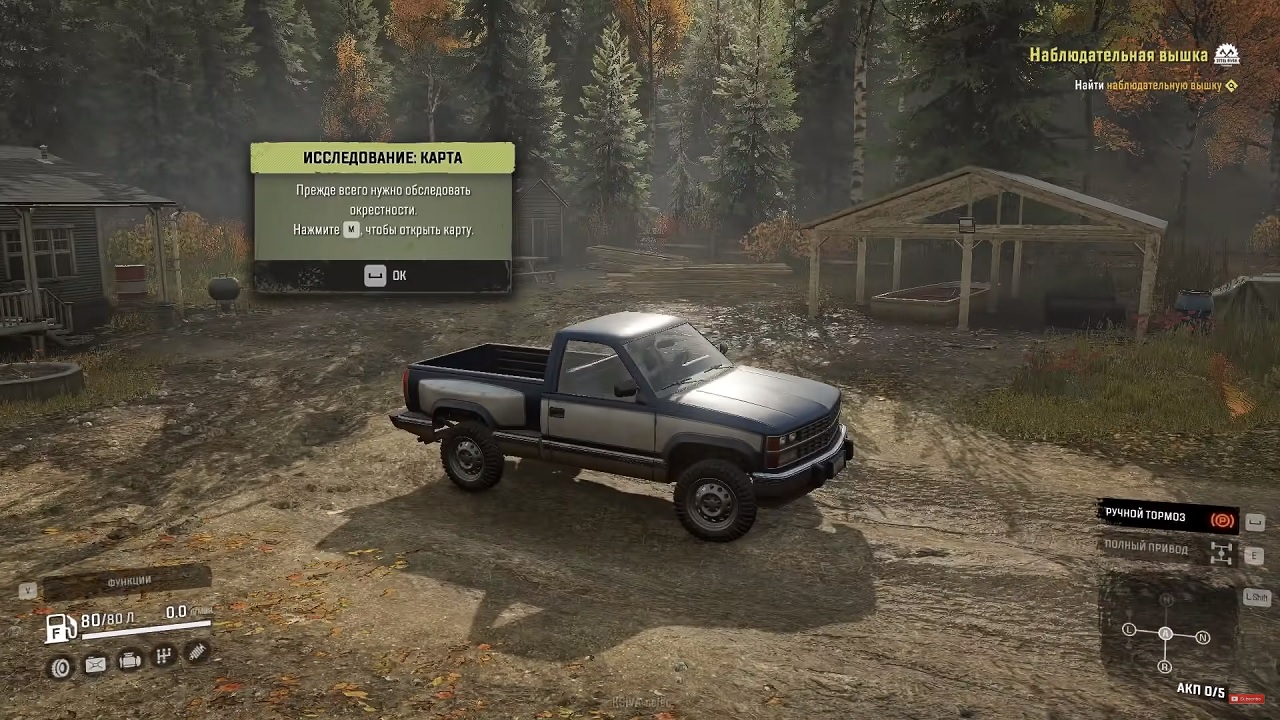Screen dimensions: 1280x720
Task: Select the N neutral gear position
Action: 1203,637
